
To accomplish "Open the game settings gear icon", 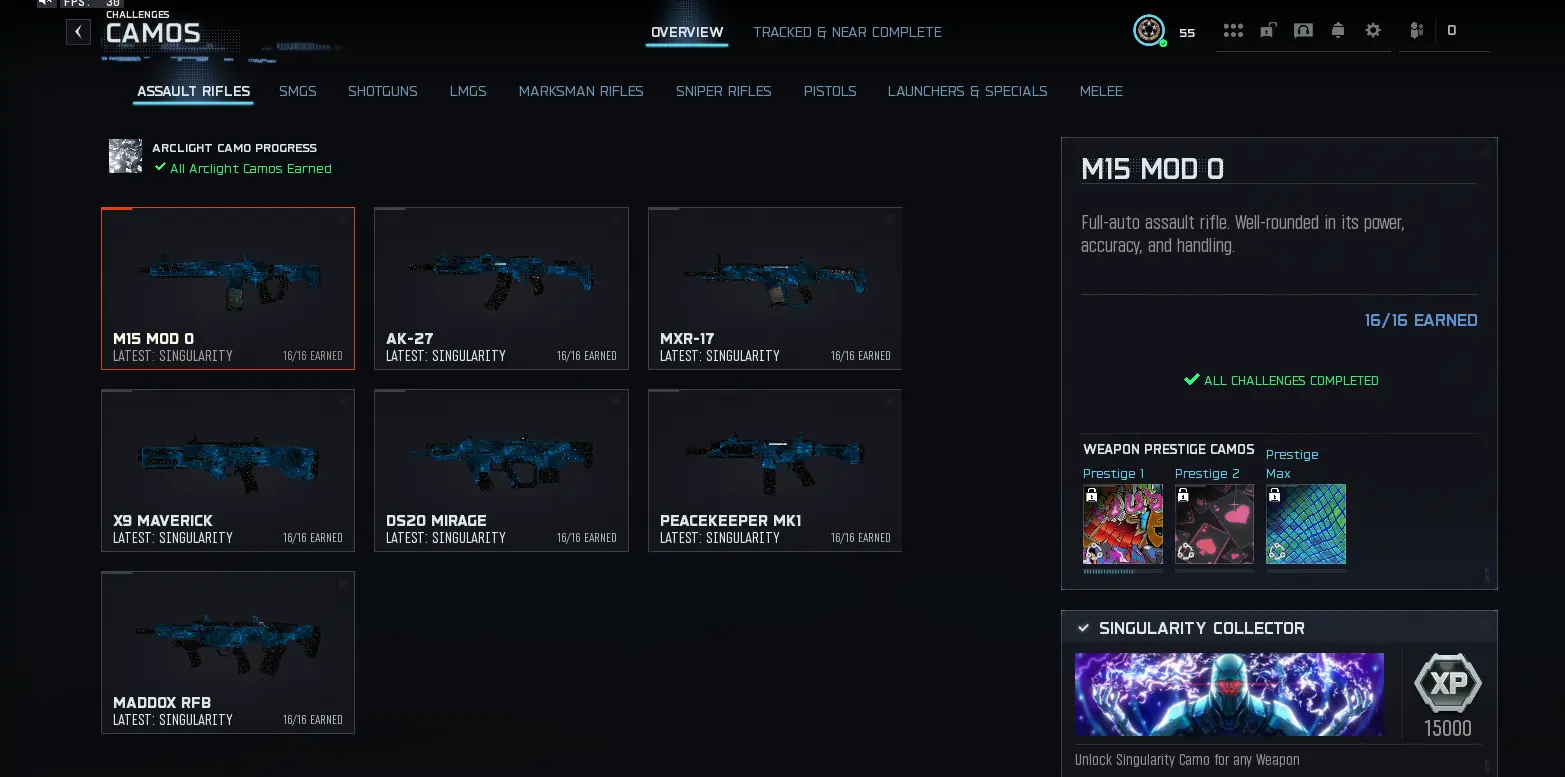I will [x=1373, y=30].
